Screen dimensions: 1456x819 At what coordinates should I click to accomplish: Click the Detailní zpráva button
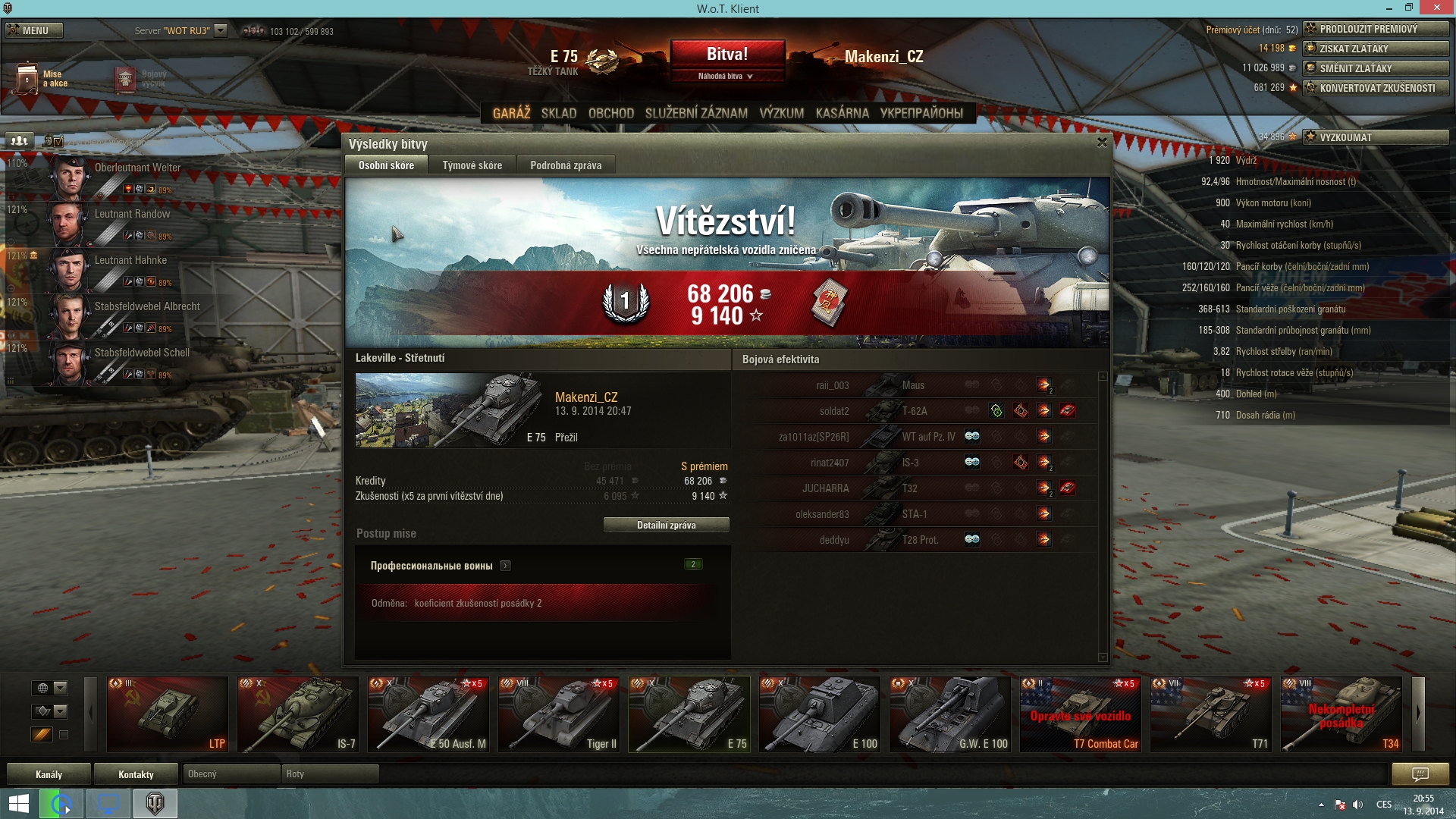(x=666, y=525)
